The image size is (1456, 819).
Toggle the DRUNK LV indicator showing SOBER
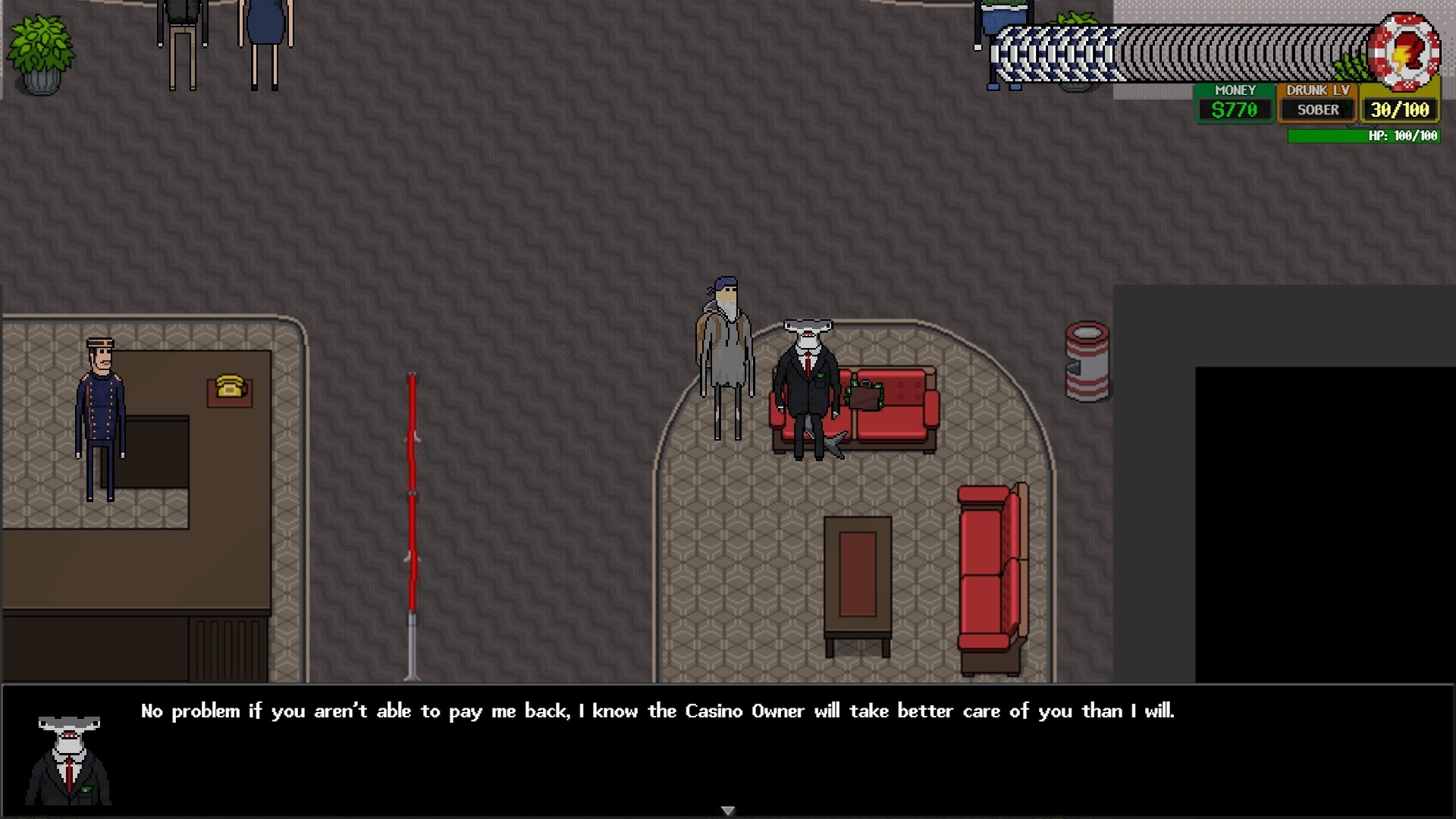[x=1317, y=108]
